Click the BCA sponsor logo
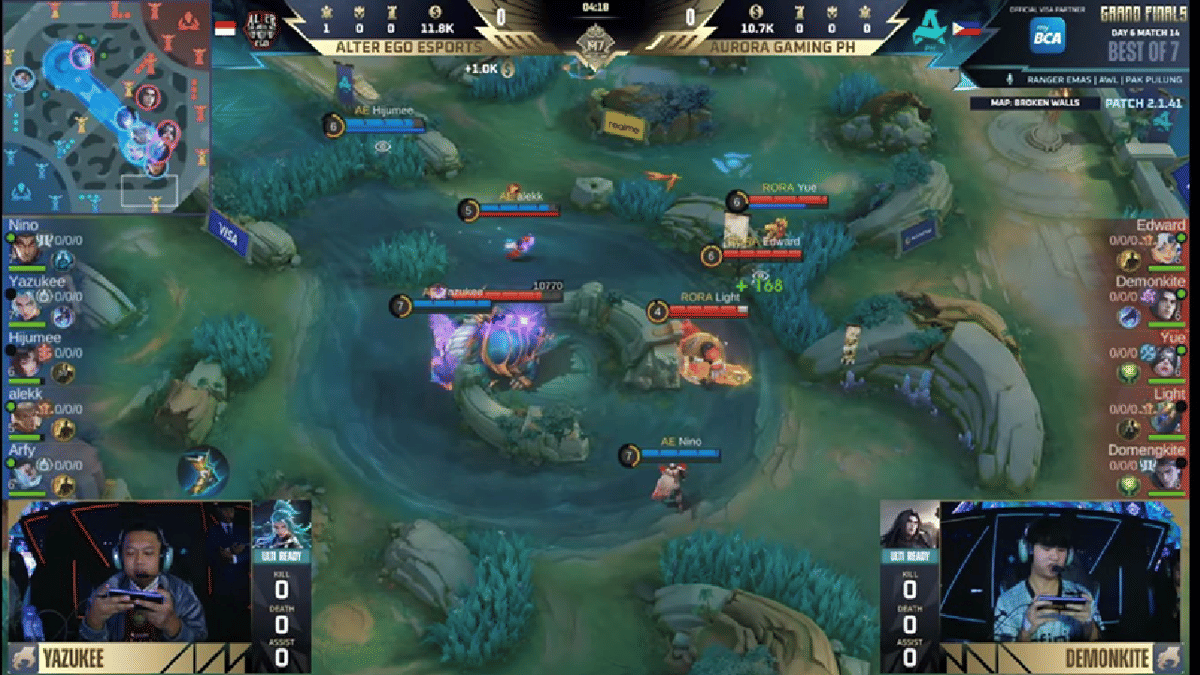The height and width of the screenshot is (675, 1200). 1046,35
